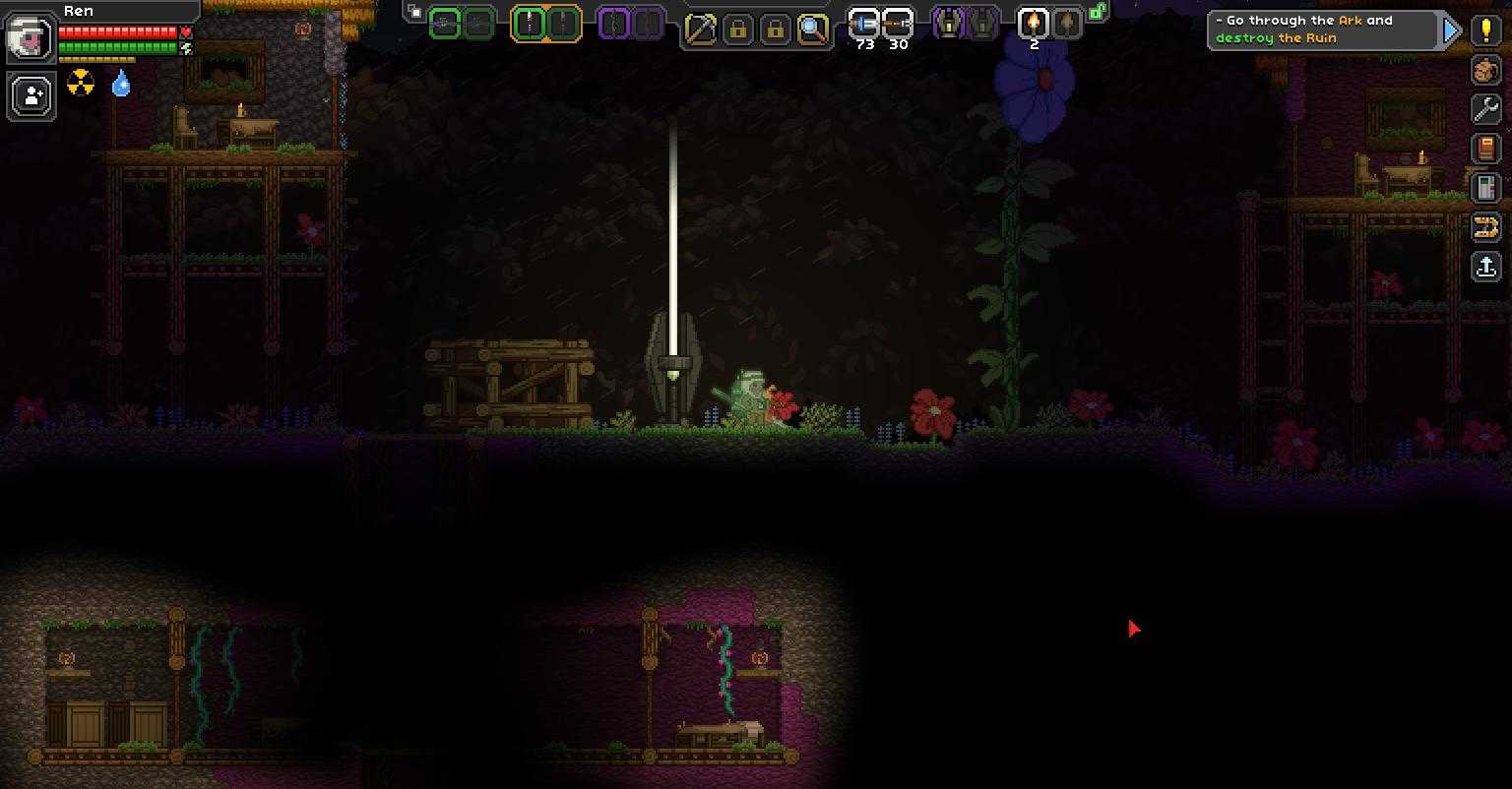
Task: Select the orange-highlighted weapon hotbar slot
Action: tap(530, 24)
